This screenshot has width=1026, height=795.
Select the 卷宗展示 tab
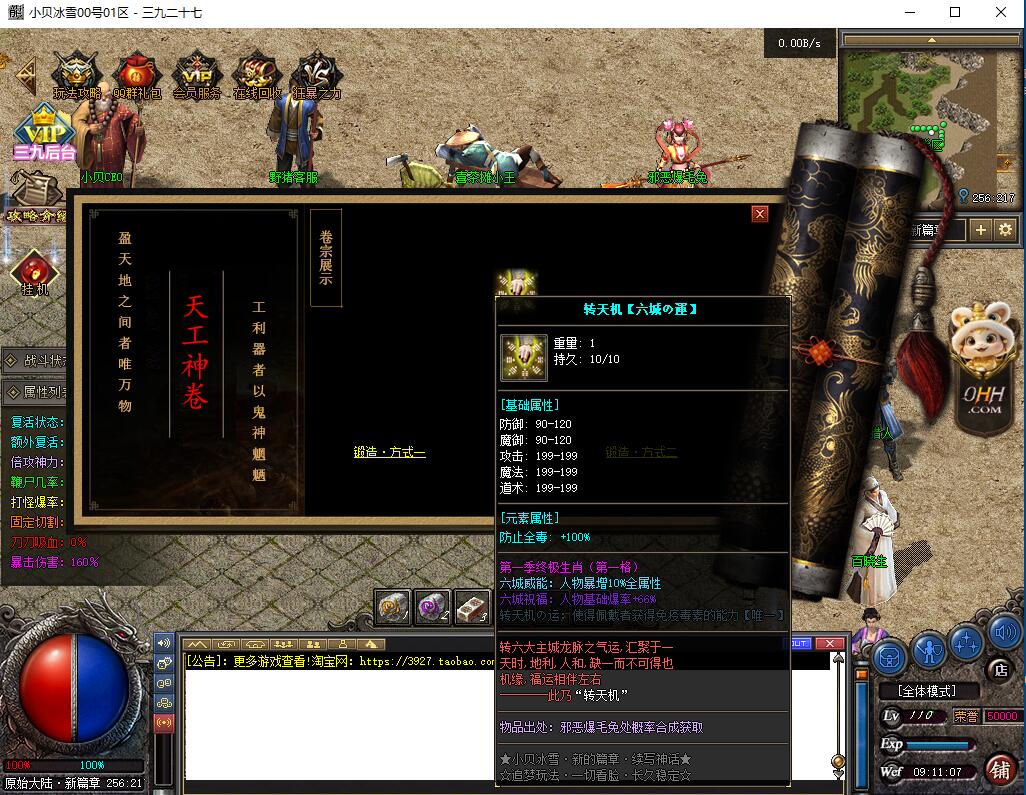point(326,257)
